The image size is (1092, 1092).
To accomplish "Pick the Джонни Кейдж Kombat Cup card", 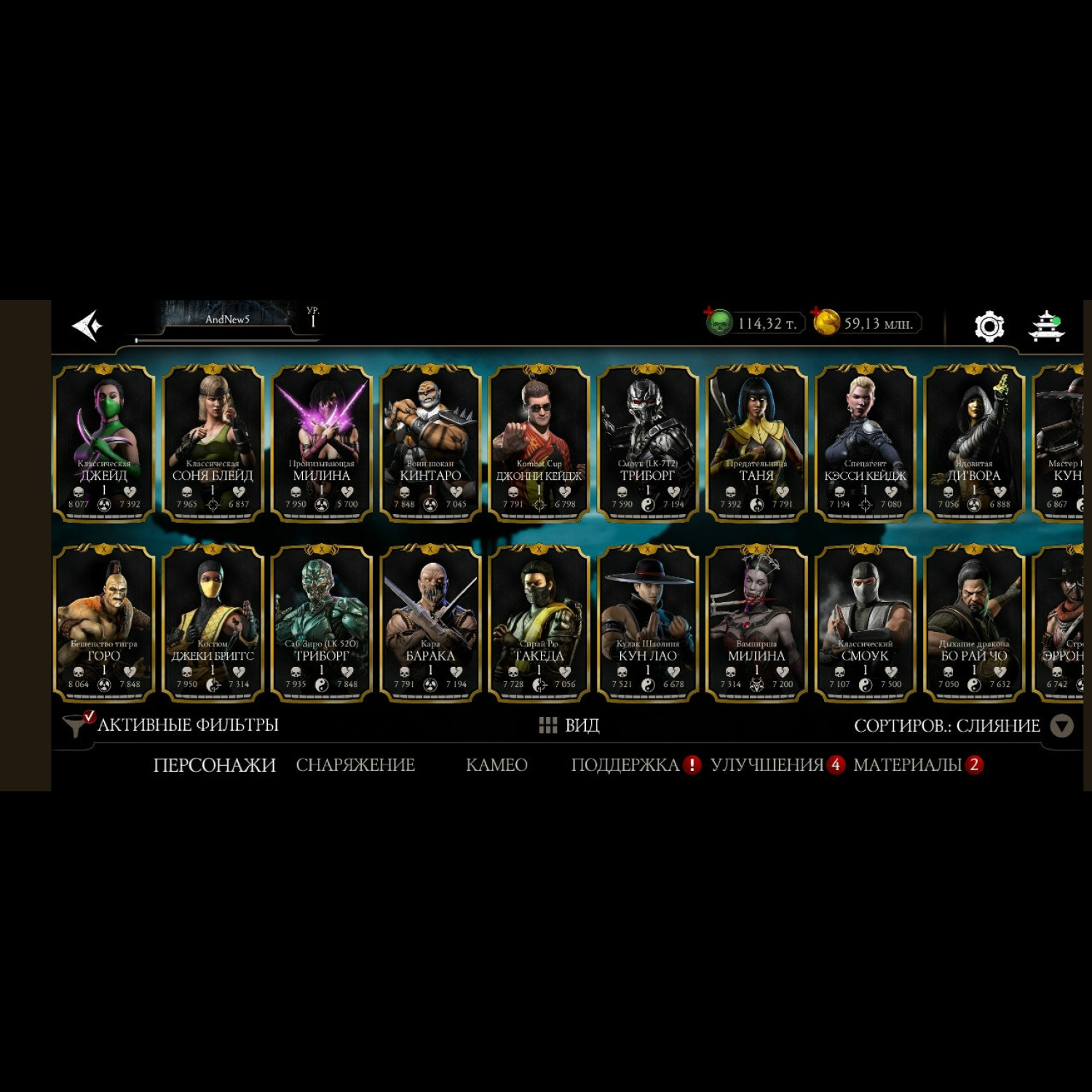I will coord(539,443).
